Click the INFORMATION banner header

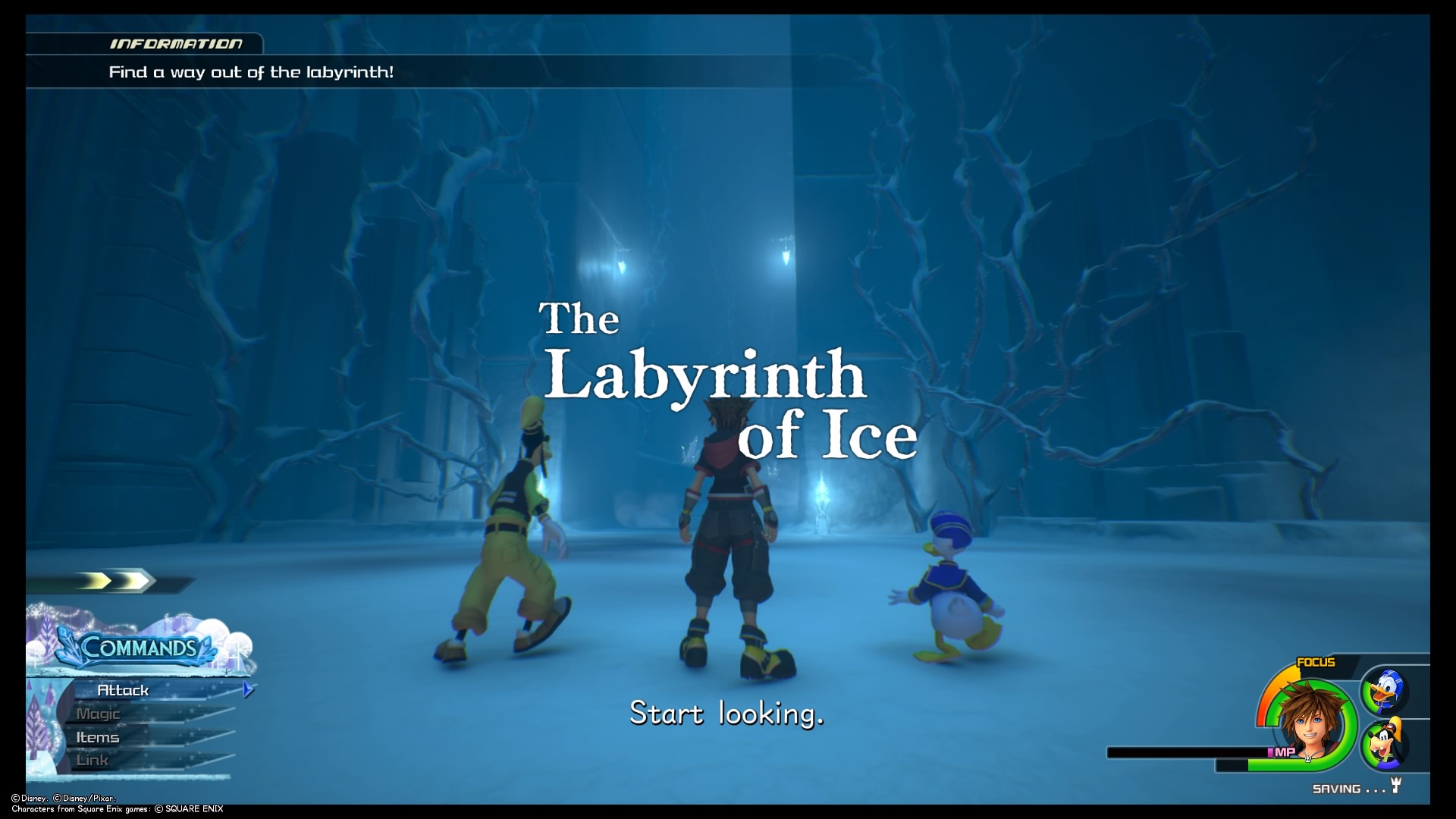pyautogui.click(x=176, y=43)
